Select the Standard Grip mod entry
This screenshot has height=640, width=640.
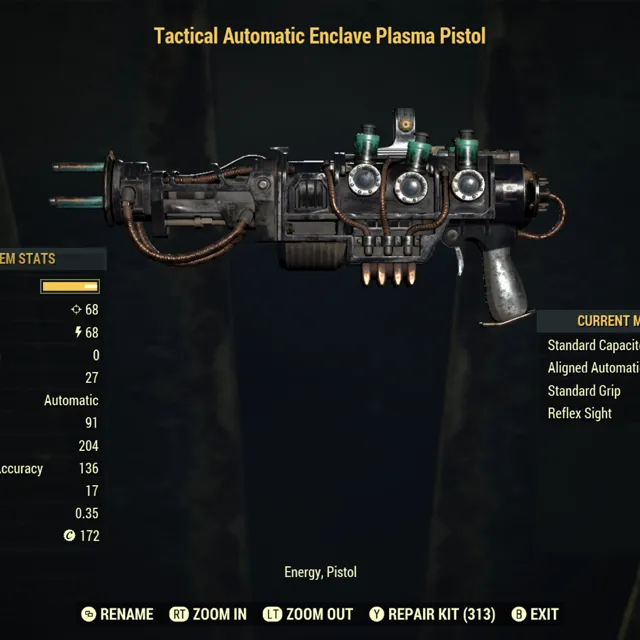(584, 391)
